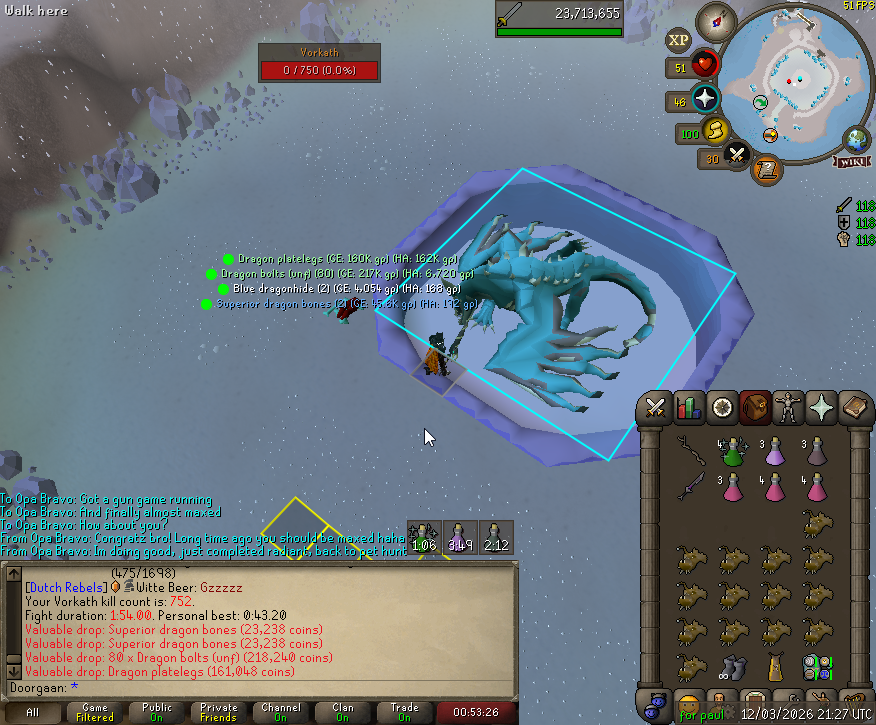876x725 pixels.
Task: Switch to the Skills tab
Action: point(688,407)
